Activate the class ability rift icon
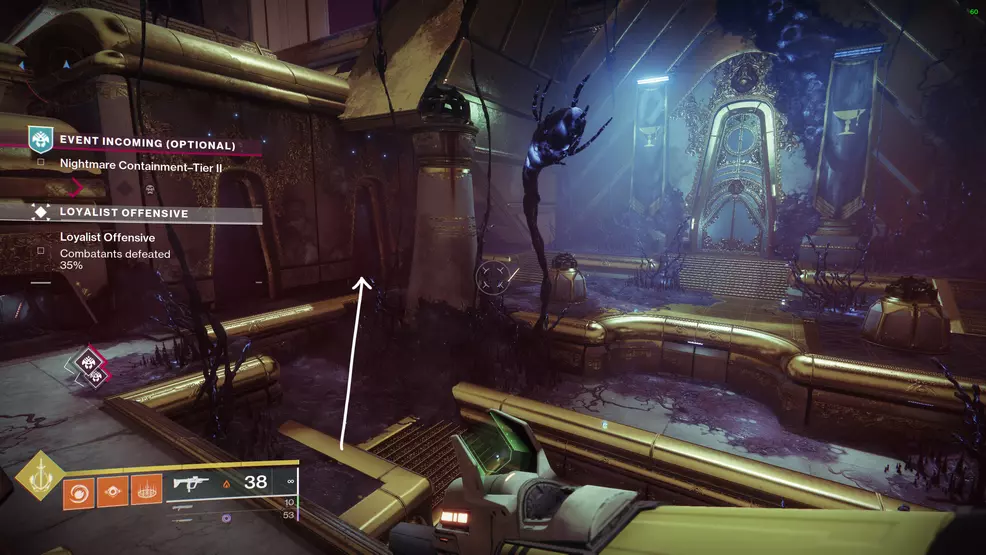This screenshot has width=986, height=555. [146, 494]
